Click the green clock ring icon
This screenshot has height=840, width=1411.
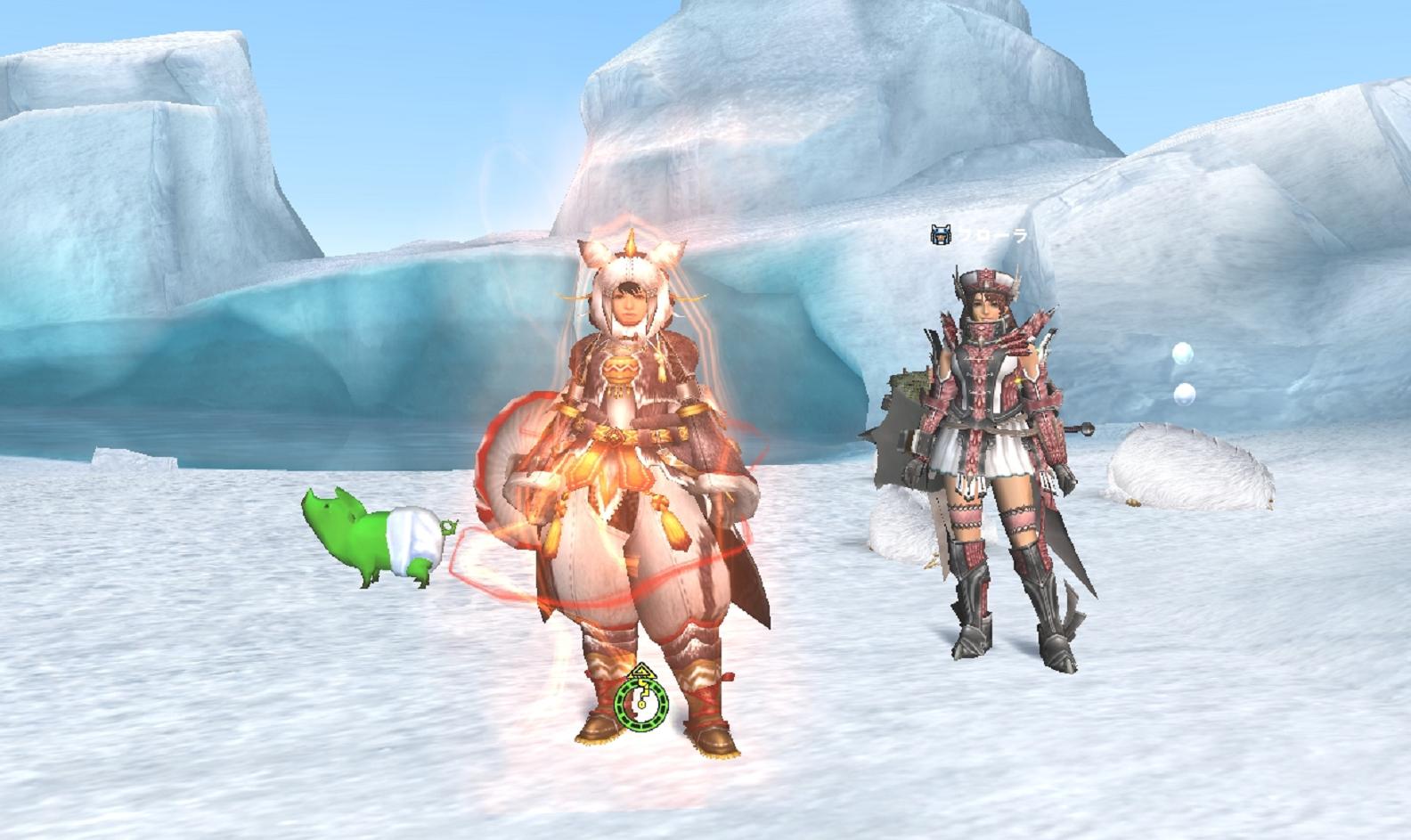coord(641,702)
